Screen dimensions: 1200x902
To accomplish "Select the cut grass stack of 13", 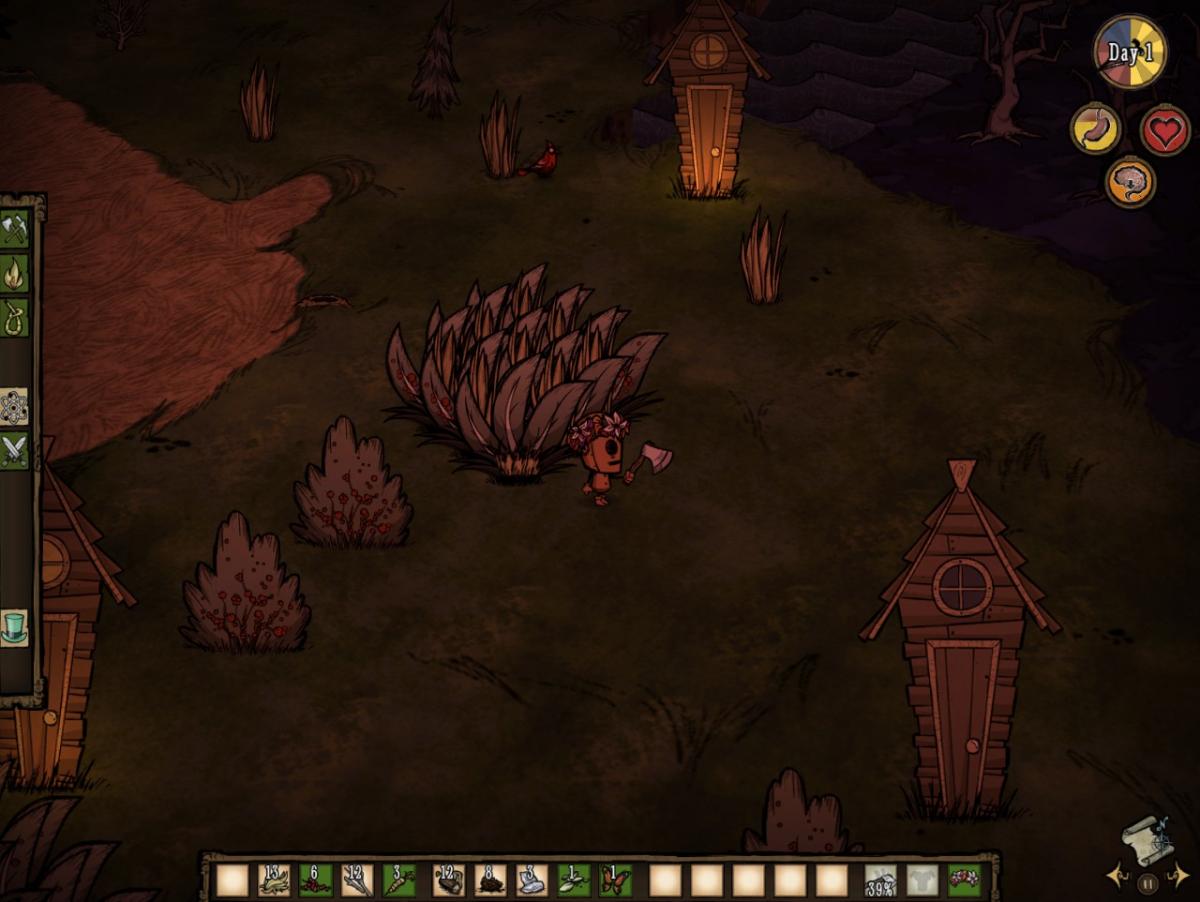I will point(274,880).
